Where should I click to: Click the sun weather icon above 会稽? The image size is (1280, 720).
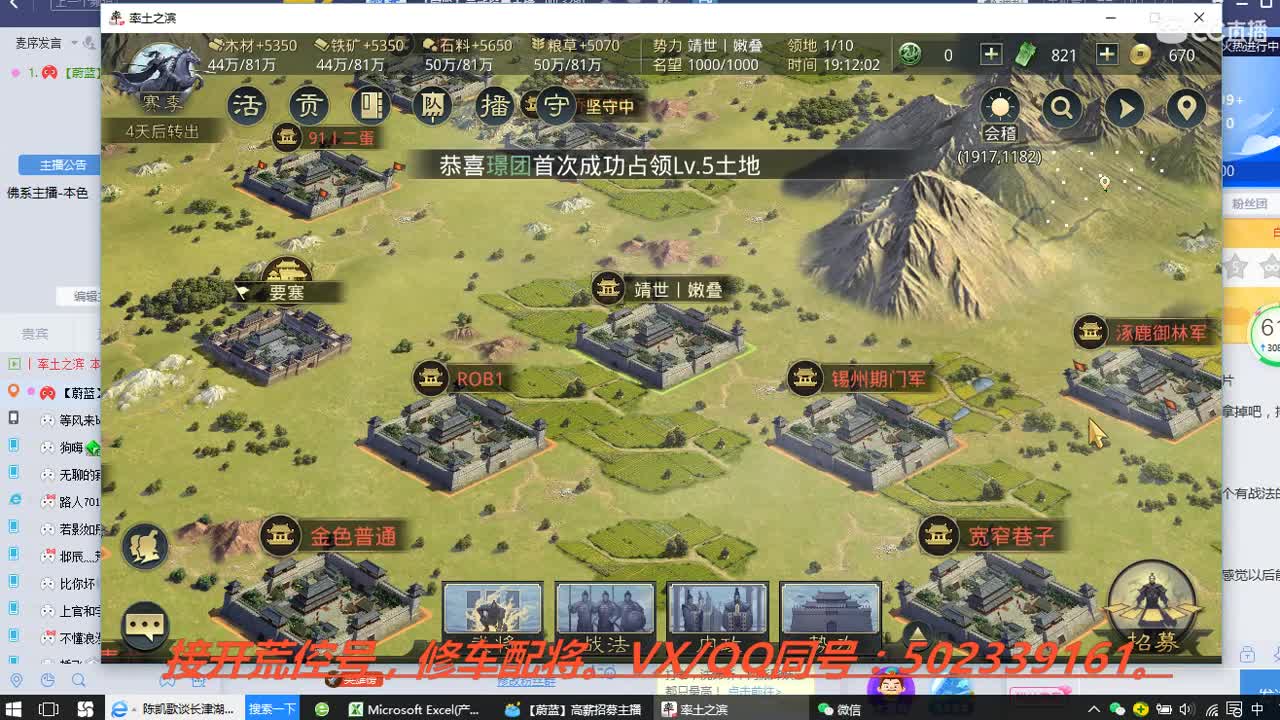[999, 104]
